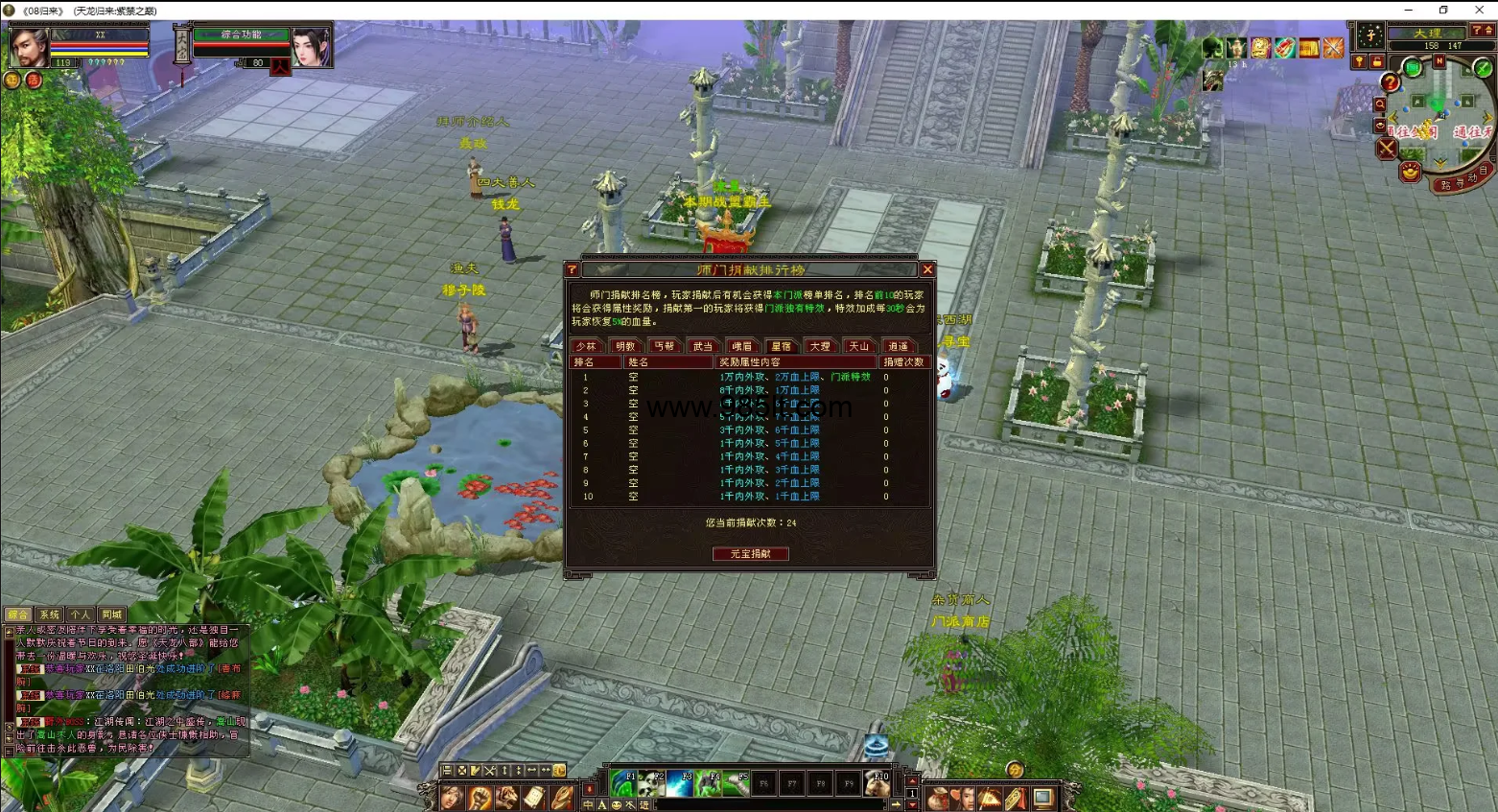This screenshot has width=1498, height=812.
Task: Open the ranking window help question mark
Action: [x=573, y=270]
